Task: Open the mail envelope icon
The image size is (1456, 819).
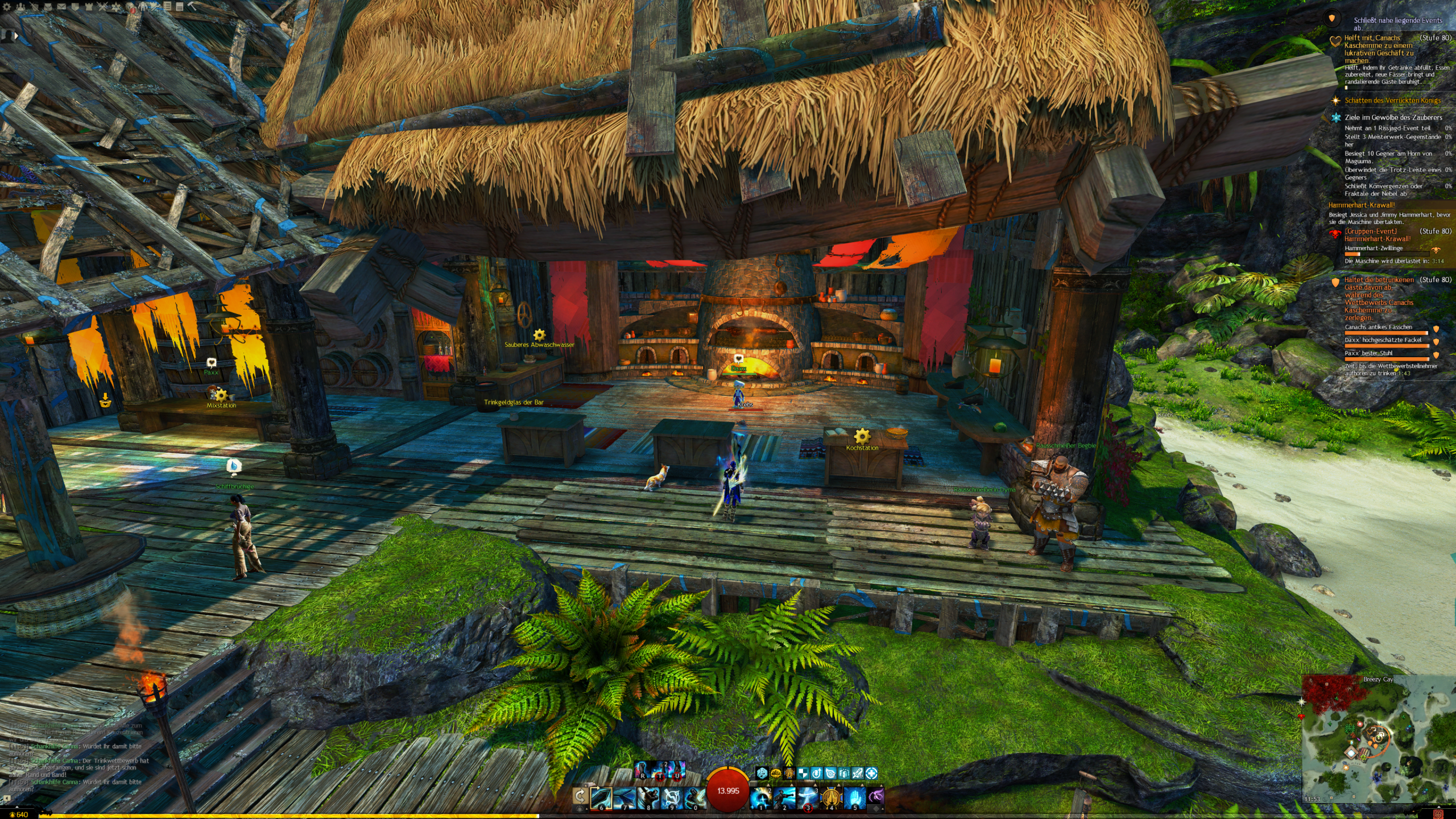Action: [61, 7]
